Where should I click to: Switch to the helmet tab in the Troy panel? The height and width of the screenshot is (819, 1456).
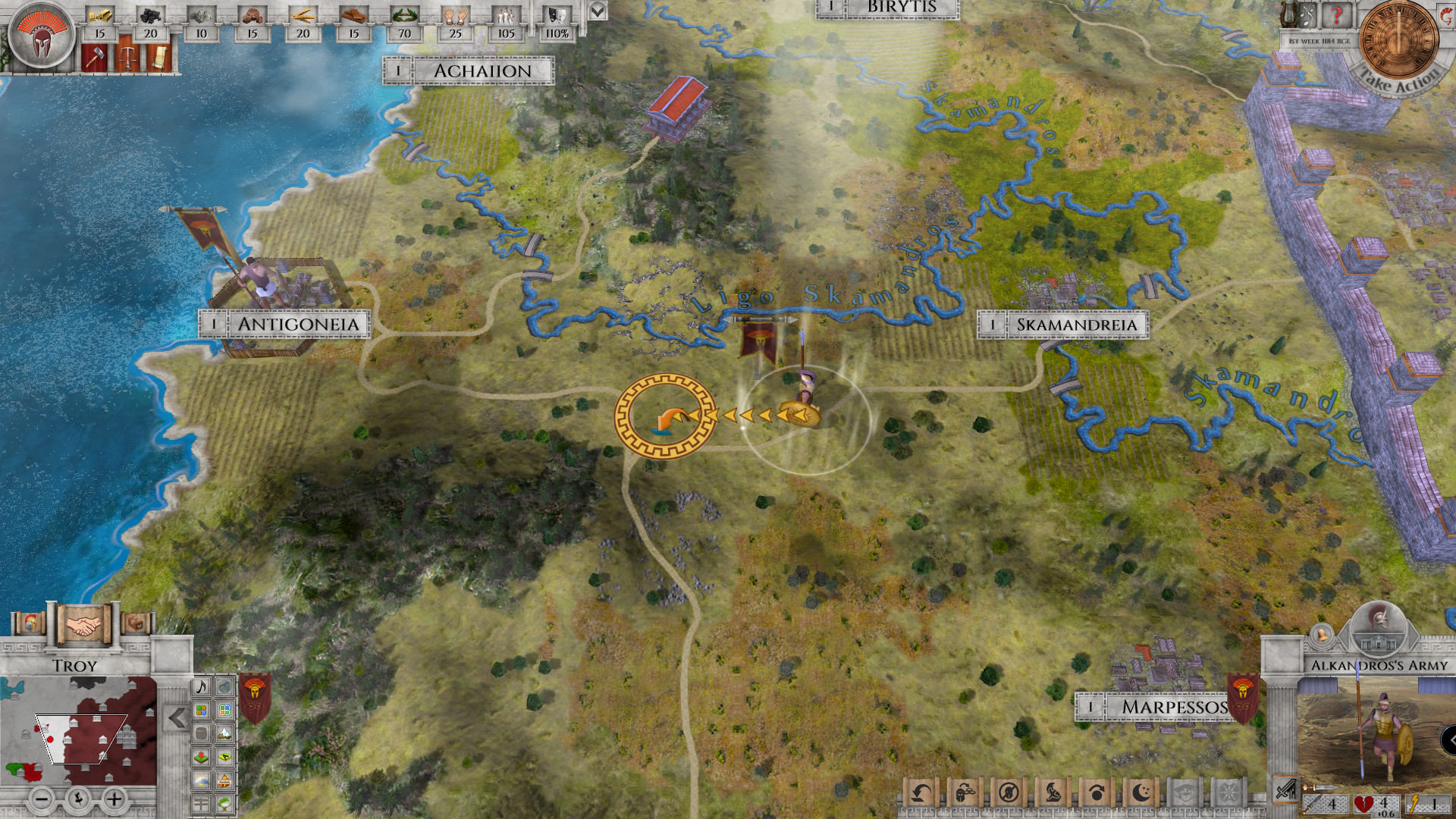point(30,623)
